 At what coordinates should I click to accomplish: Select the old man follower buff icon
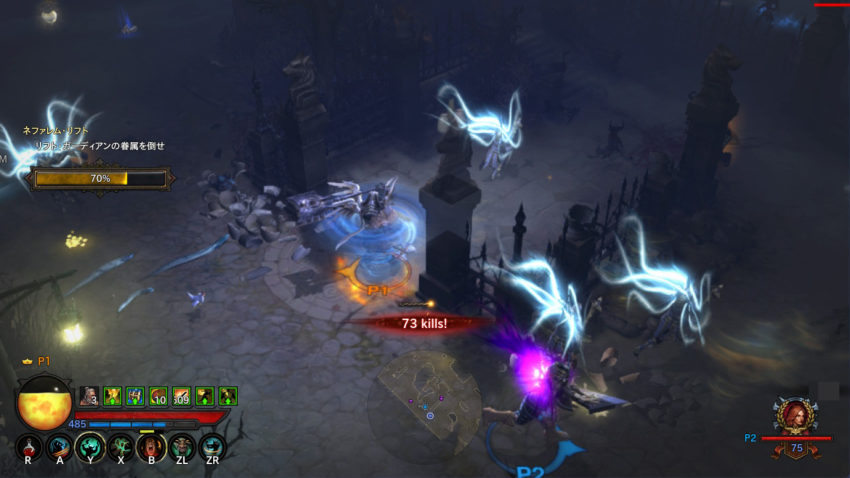point(89,396)
